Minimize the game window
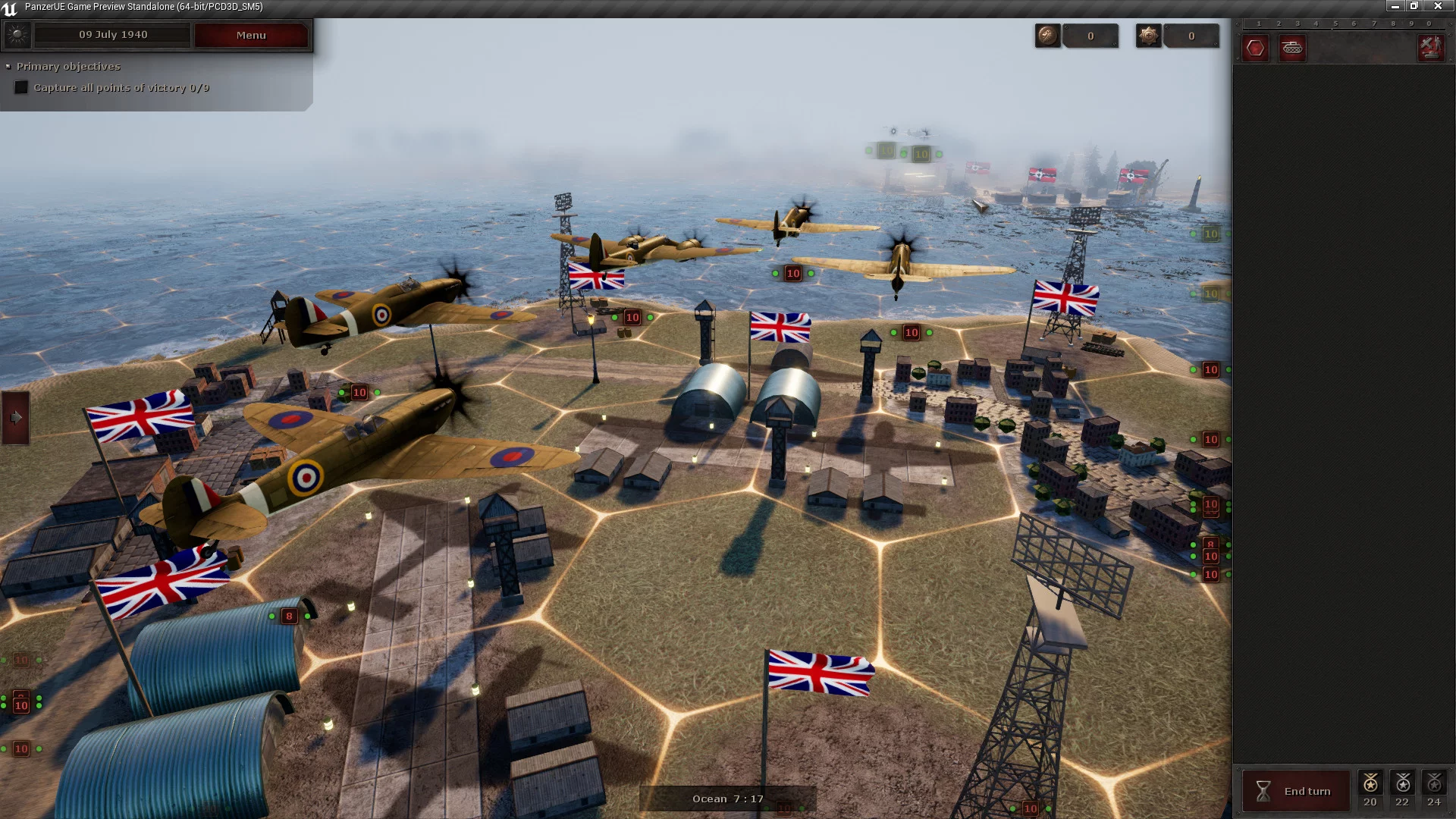Viewport: 1456px width, 819px height. pyautogui.click(x=1395, y=6)
